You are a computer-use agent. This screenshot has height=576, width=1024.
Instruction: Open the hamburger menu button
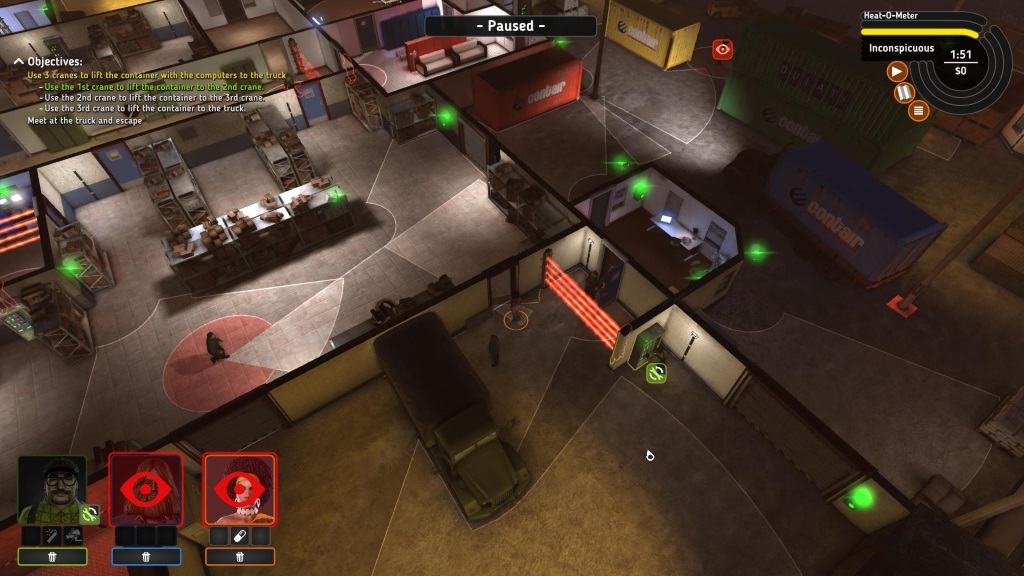click(918, 110)
